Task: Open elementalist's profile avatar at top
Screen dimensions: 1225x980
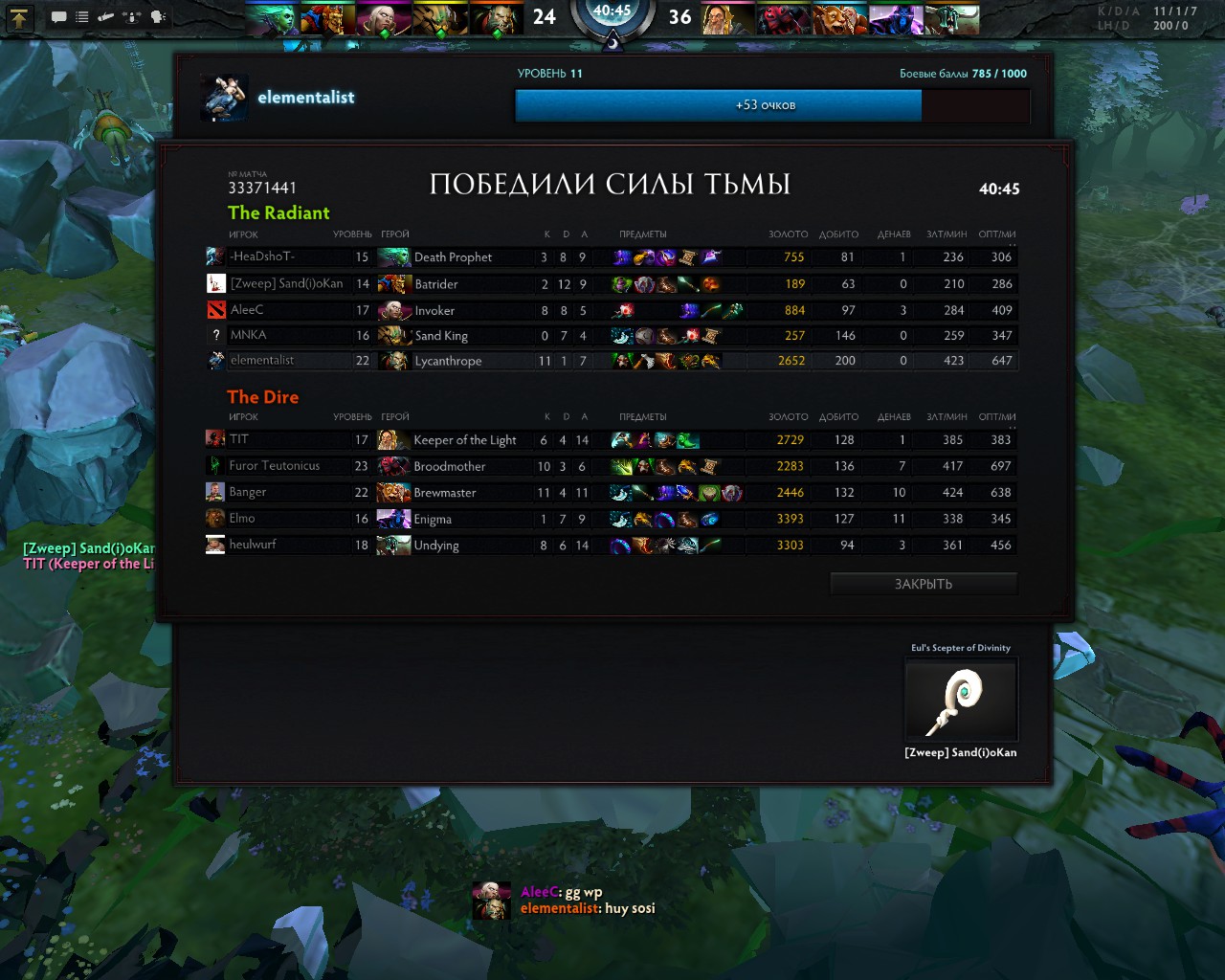Action: pyautogui.click(x=225, y=99)
